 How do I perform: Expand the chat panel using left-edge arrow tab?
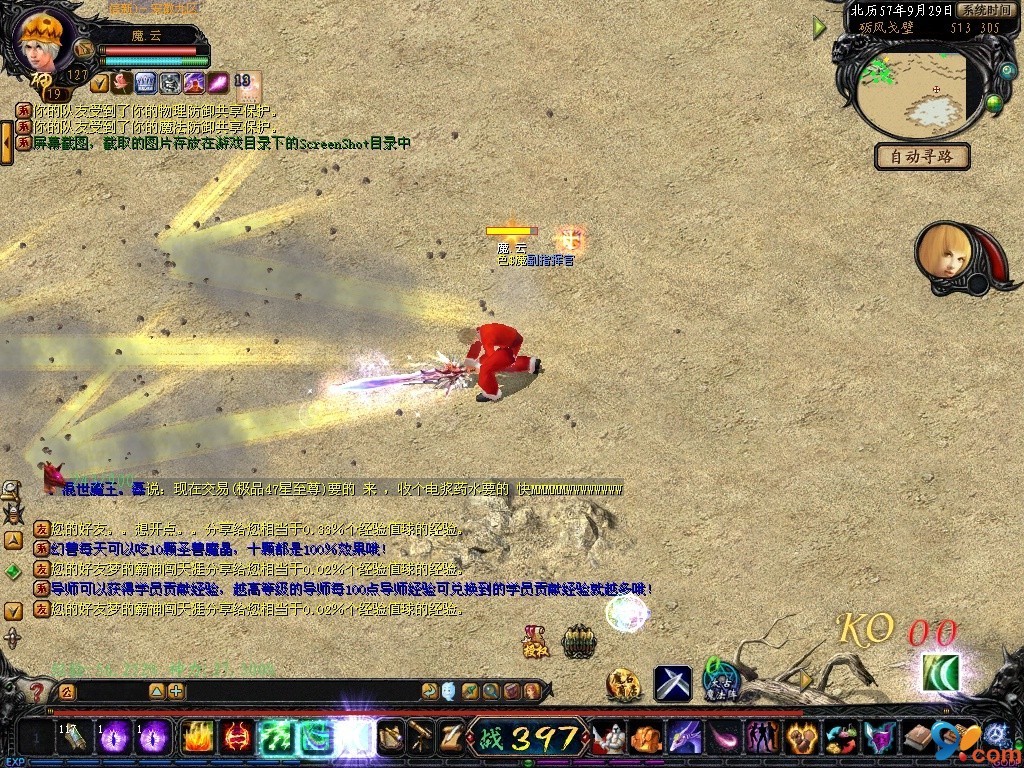tap(6, 142)
